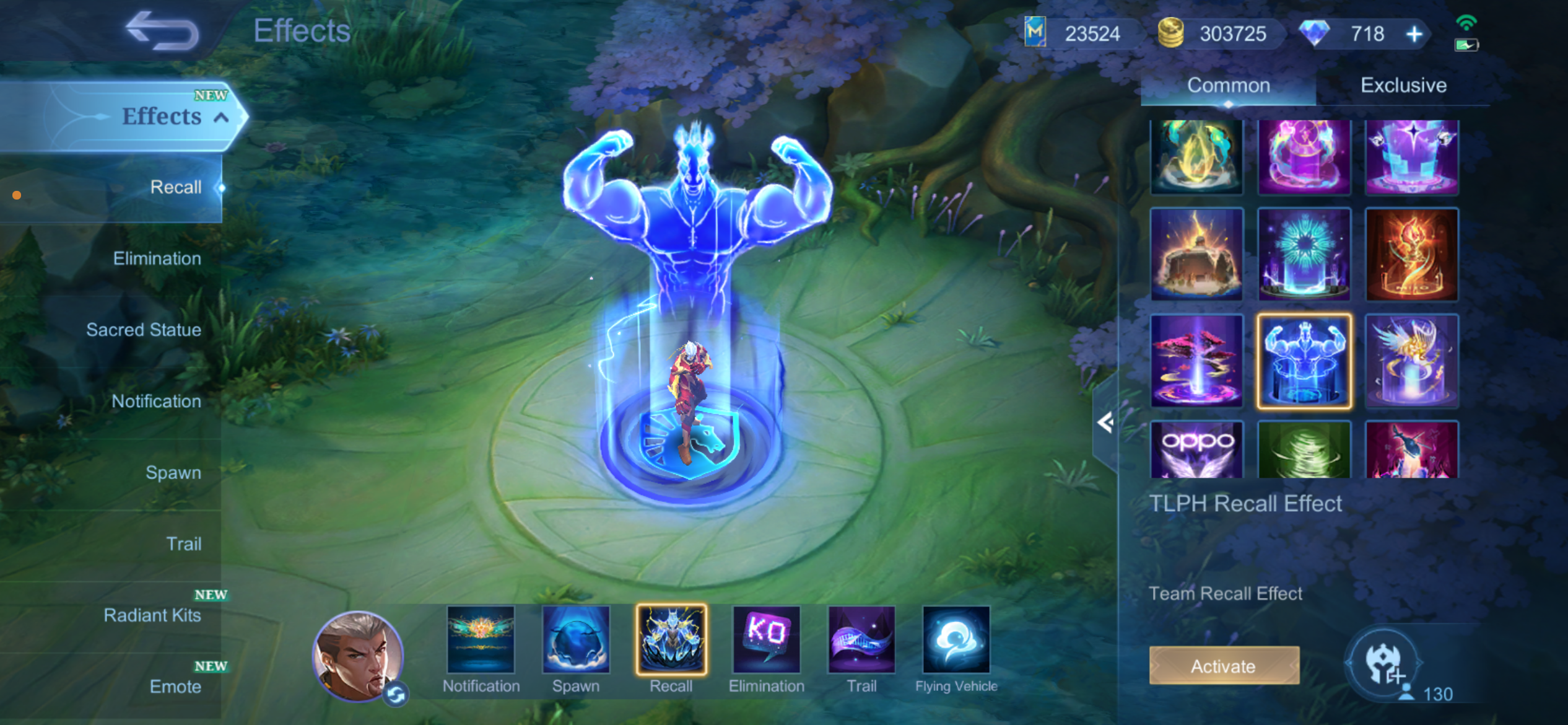Image resolution: width=1568 pixels, height=725 pixels.
Task: Switch to the Exclusive tab
Action: [x=1403, y=86]
